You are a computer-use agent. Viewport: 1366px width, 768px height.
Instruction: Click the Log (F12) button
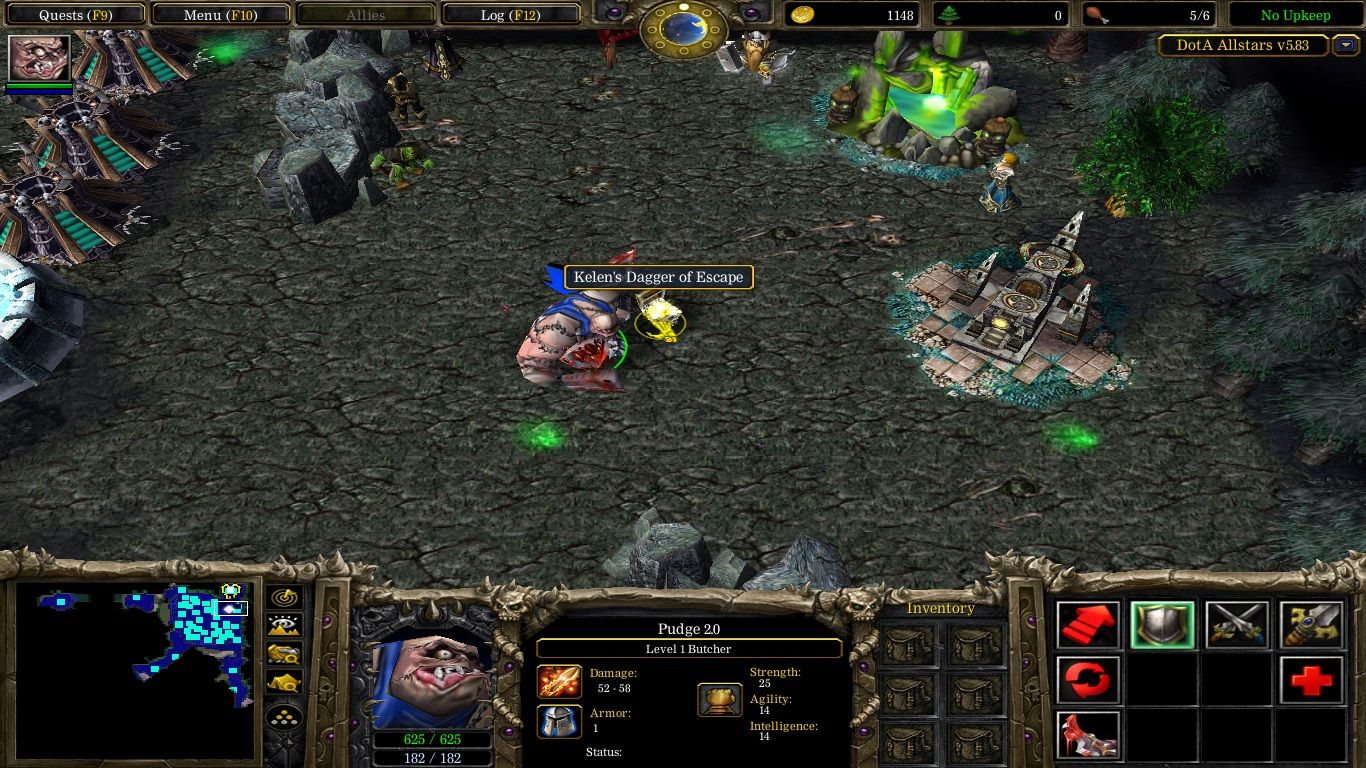pos(510,14)
